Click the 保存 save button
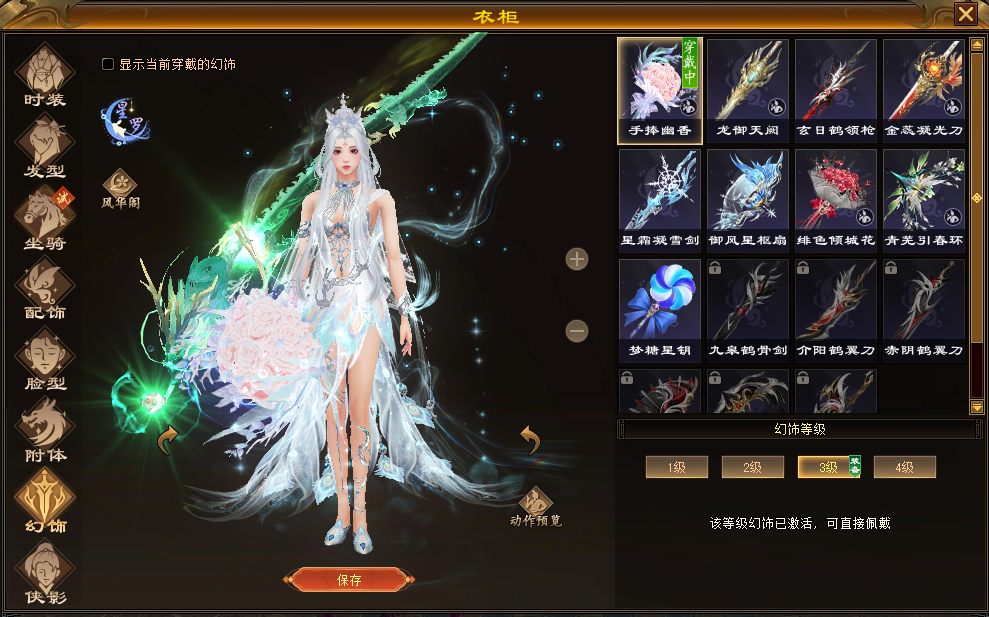The height and width of the screenshot is (617, 989). [x=350, y=580]
